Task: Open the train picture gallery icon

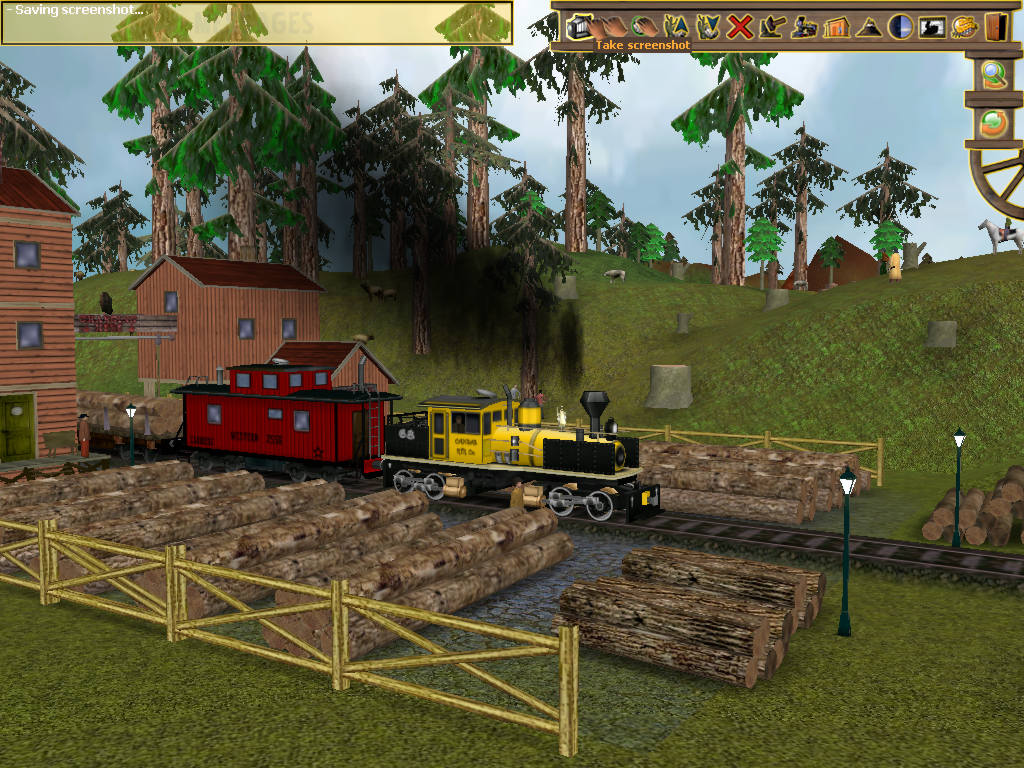Action: tap(931, 27)
